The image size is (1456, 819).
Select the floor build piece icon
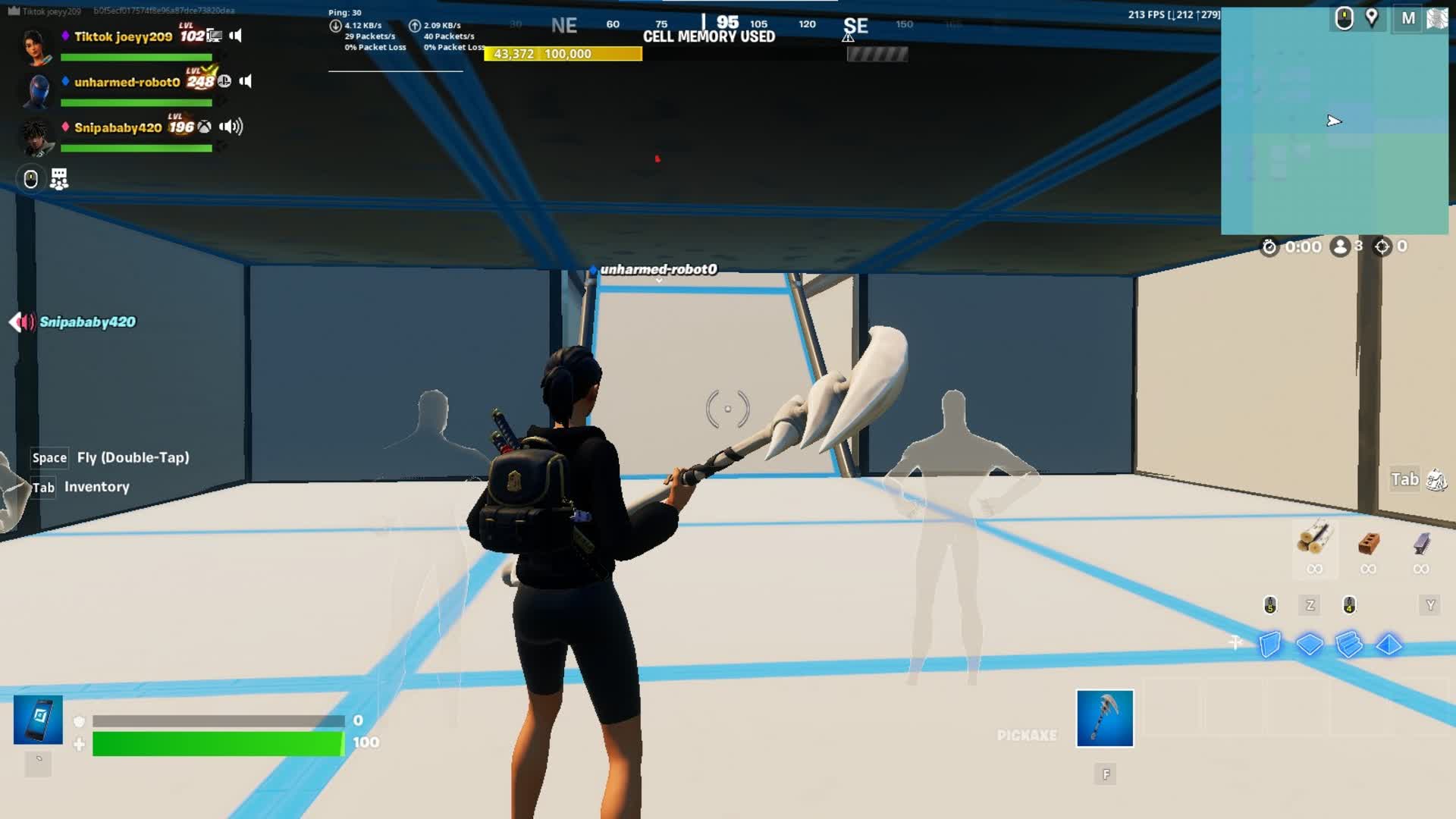click(x=1310, y=642)
